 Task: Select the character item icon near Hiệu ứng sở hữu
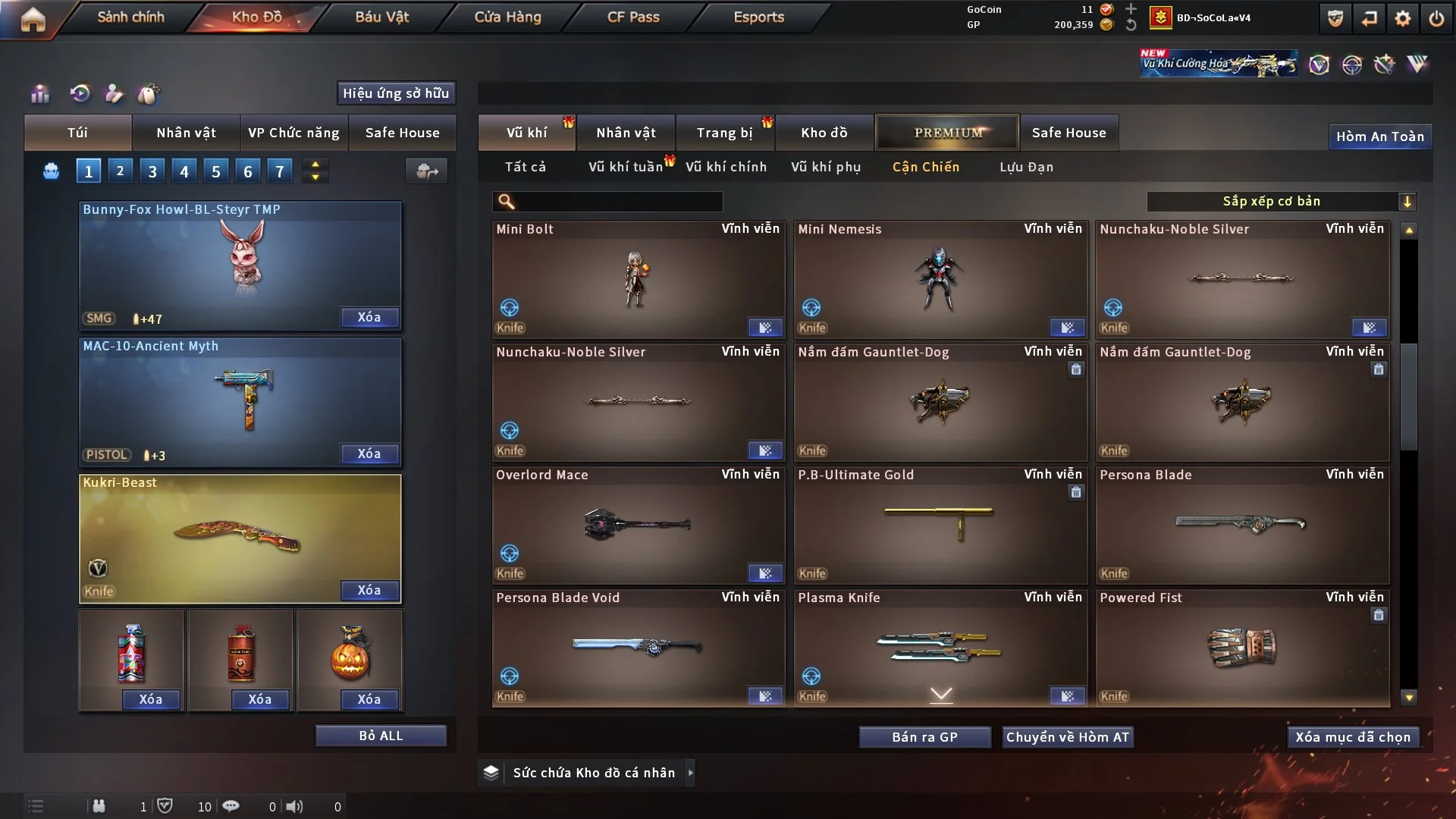tap(114, 93)
